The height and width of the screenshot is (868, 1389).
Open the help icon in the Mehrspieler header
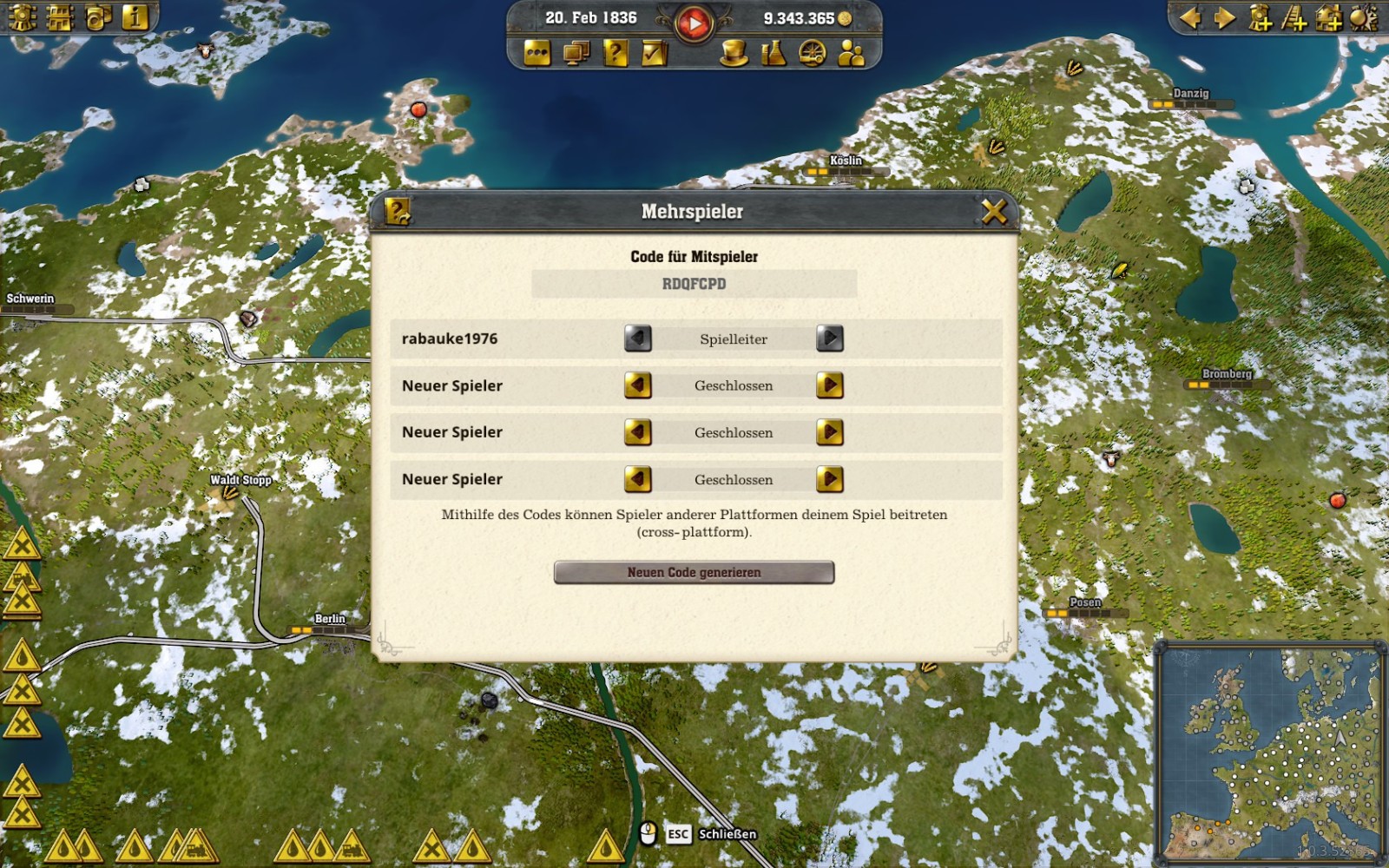(x=398, y=211)
